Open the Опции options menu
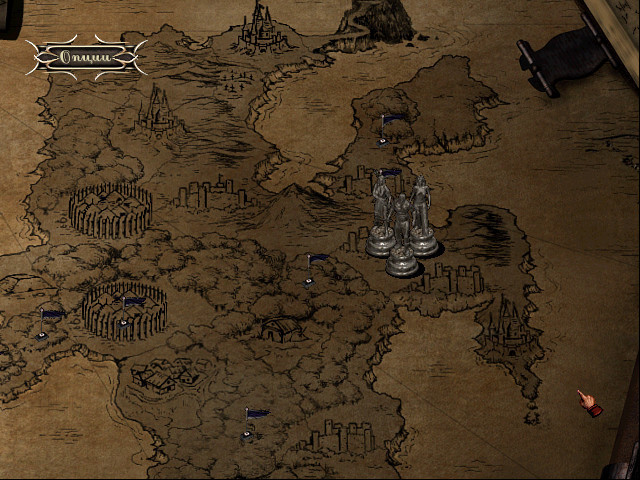640x480 pixels. pyautogui.click(x=86, y=56)
